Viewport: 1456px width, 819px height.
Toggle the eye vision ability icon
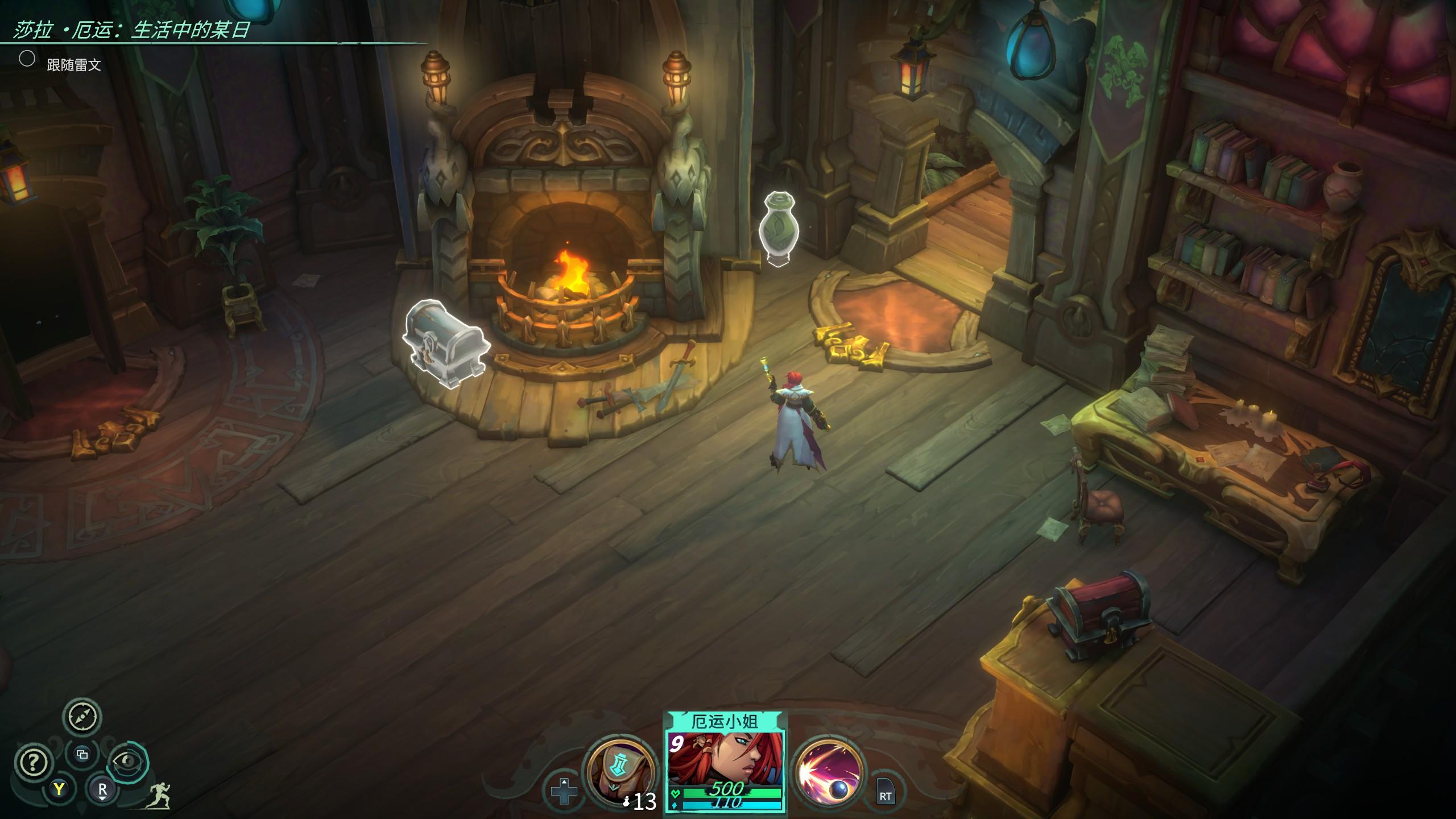(129, 761)
